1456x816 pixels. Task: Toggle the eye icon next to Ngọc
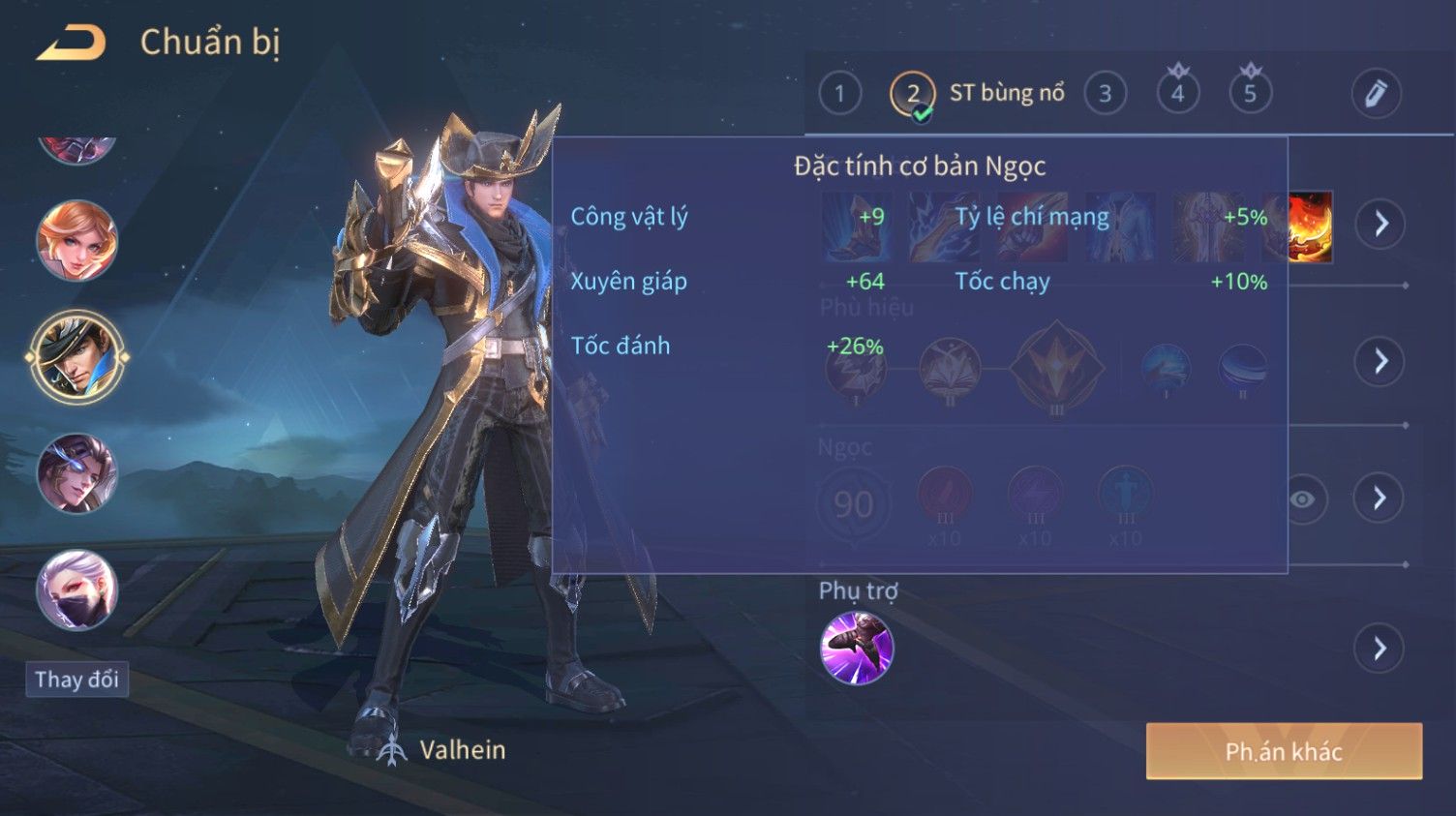pos(1303,499)
